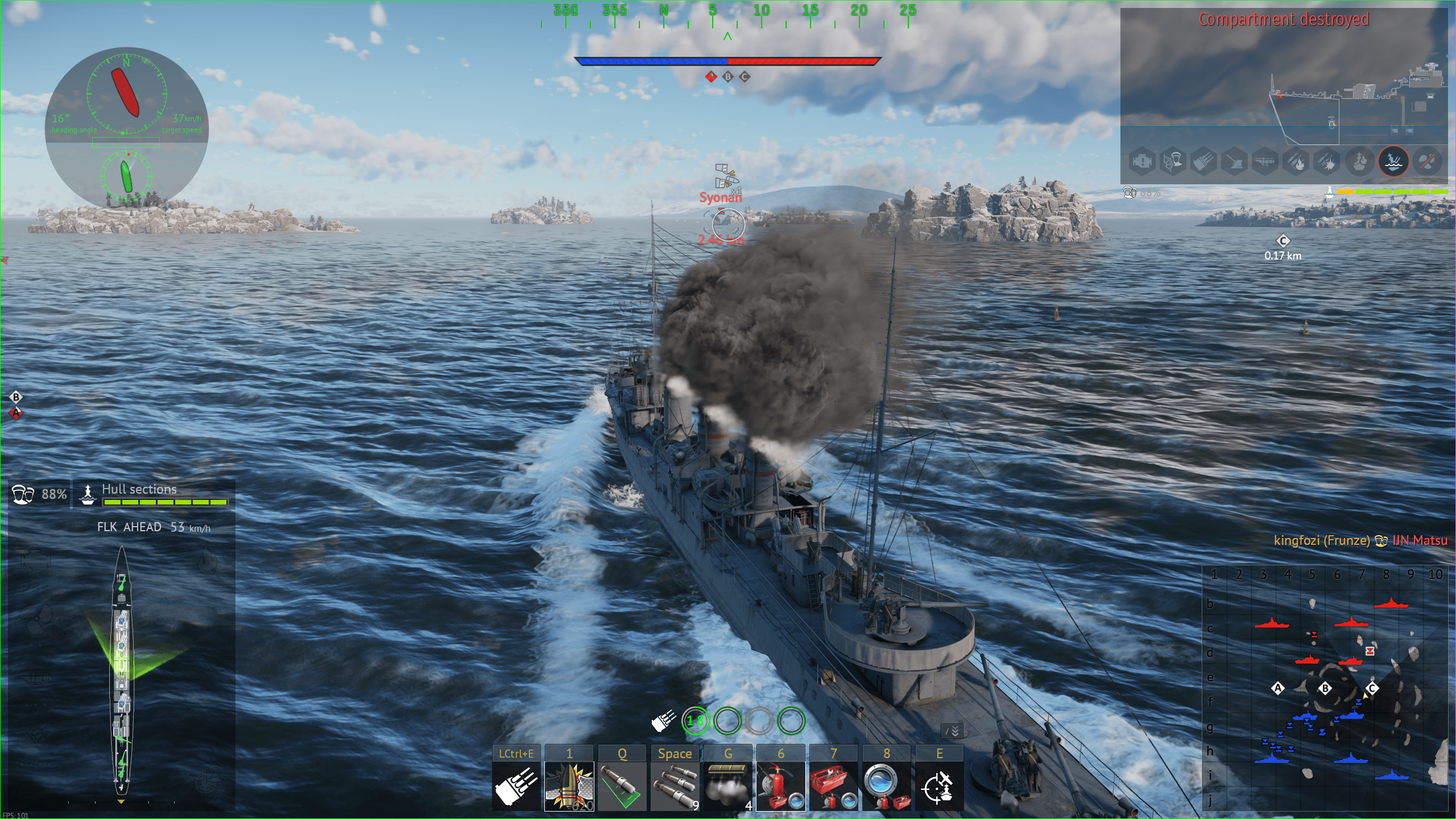Select capture point A marker on minimap
The height and width of the screenshot is (819, 1456).
pyautogui.click(x=1278, y=688)
